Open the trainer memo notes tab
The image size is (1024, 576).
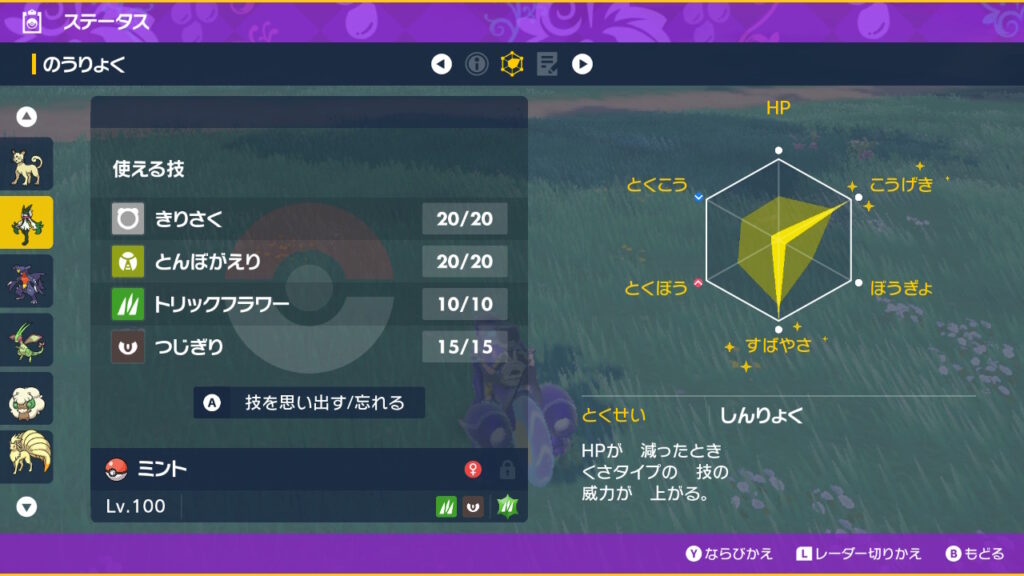[547, 65]
